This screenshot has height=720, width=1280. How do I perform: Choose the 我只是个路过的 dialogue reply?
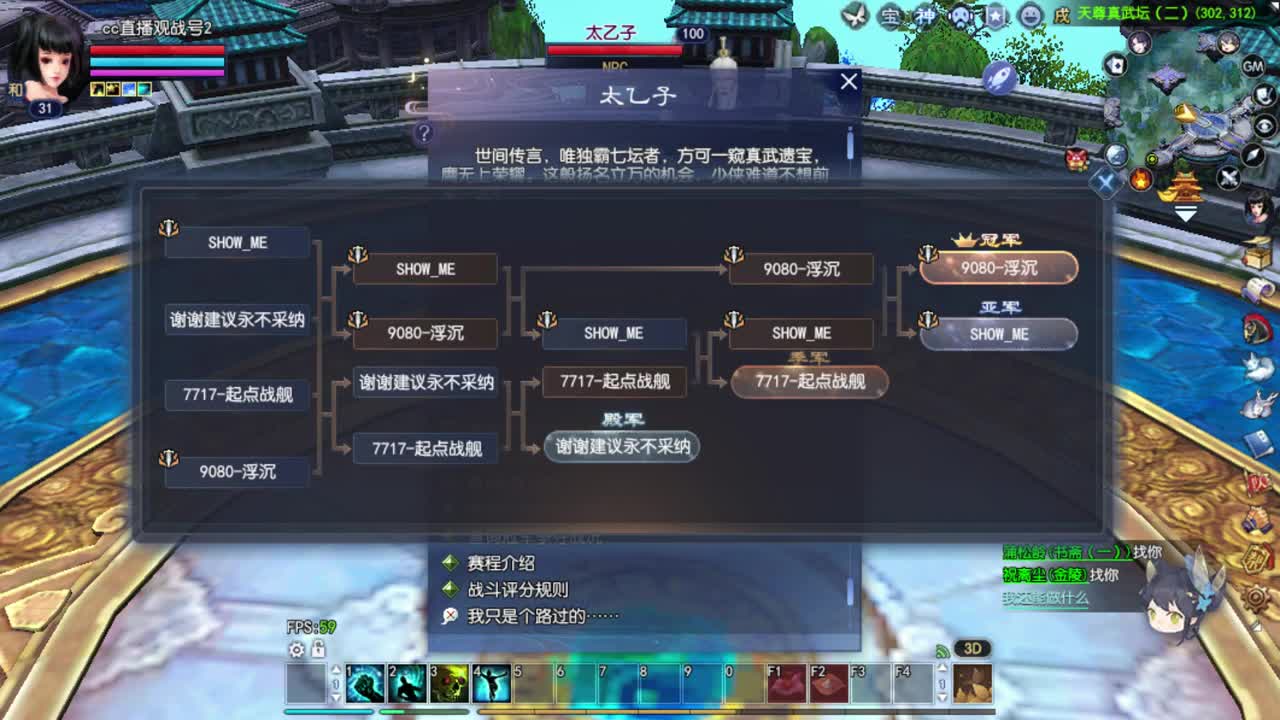pyautogui.click(x=540, y=616)
